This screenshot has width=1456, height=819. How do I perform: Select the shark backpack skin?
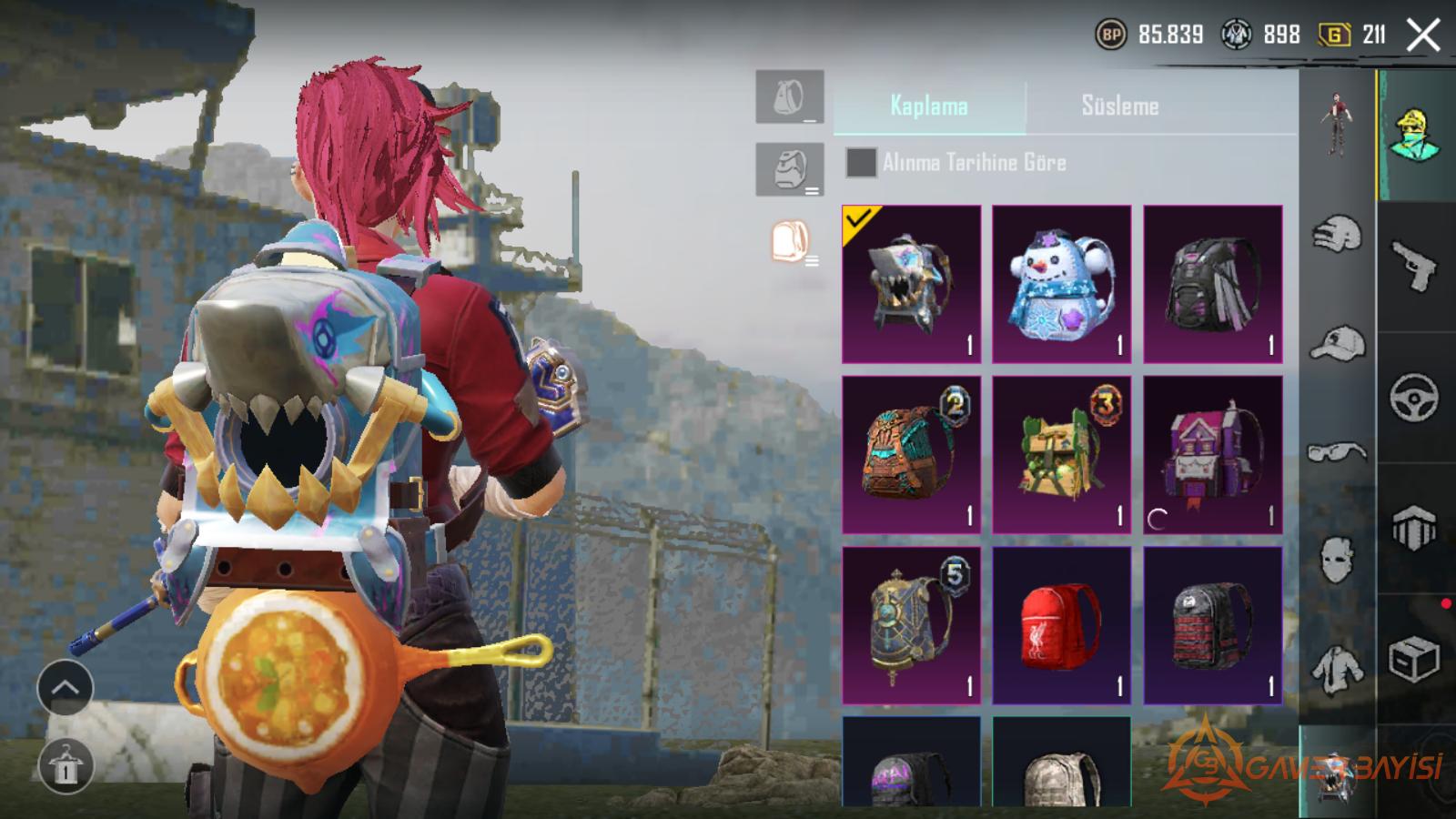tap(911, 284)
